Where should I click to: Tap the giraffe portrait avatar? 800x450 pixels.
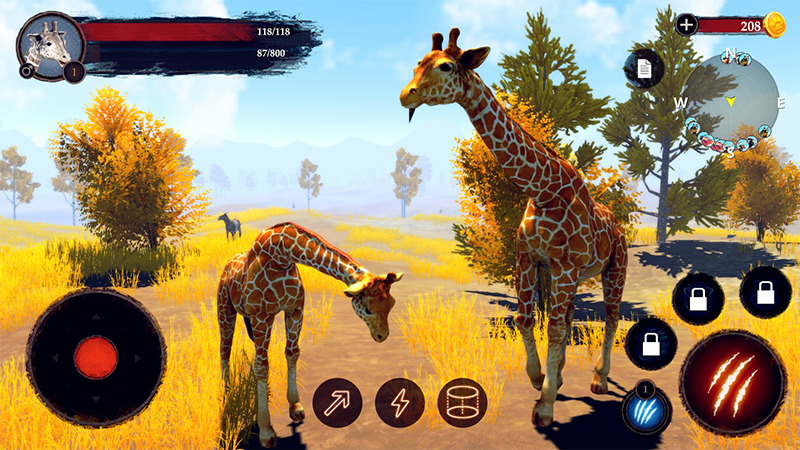(x=50, y=45)
